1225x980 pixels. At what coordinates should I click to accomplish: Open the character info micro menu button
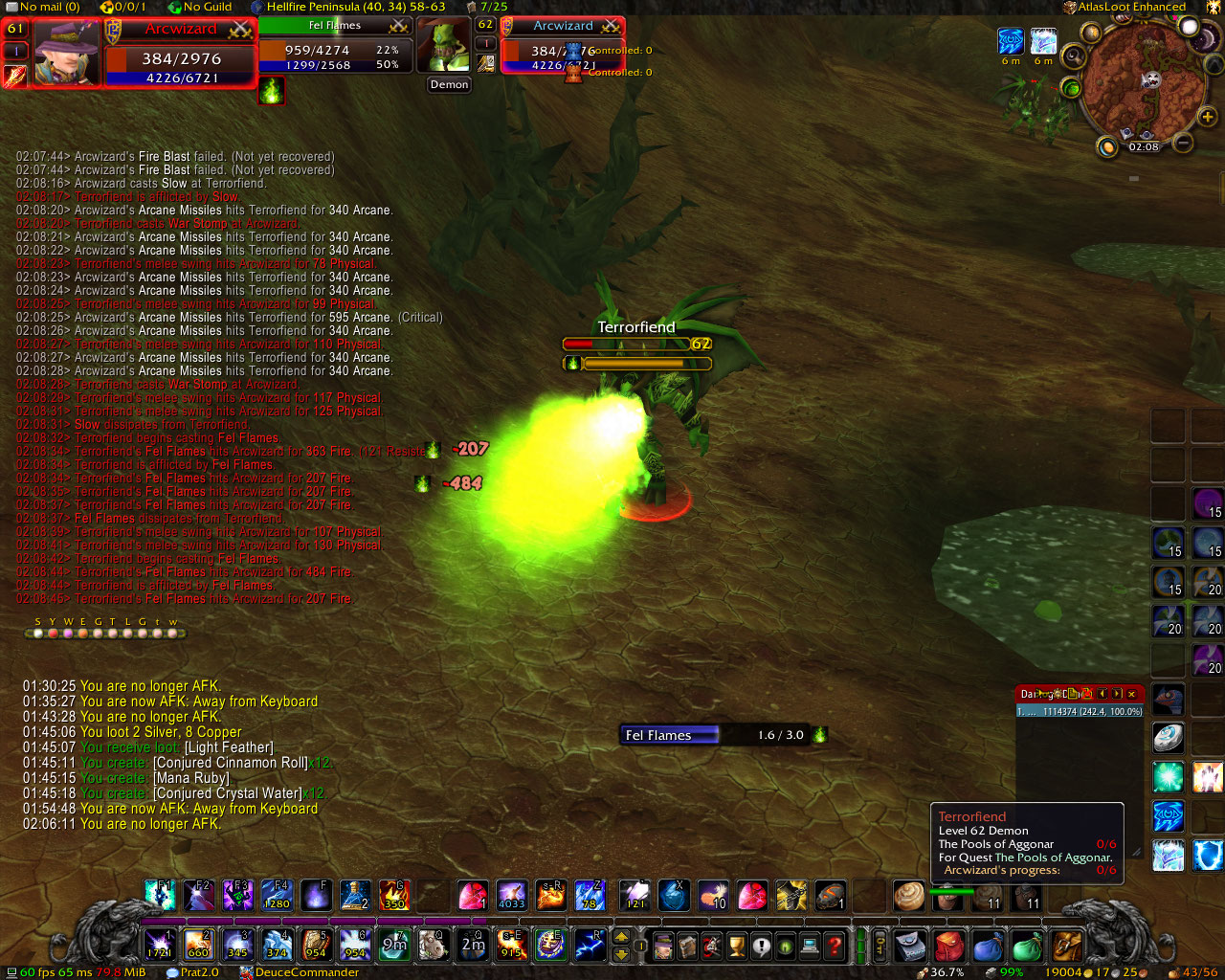(663, 946)
